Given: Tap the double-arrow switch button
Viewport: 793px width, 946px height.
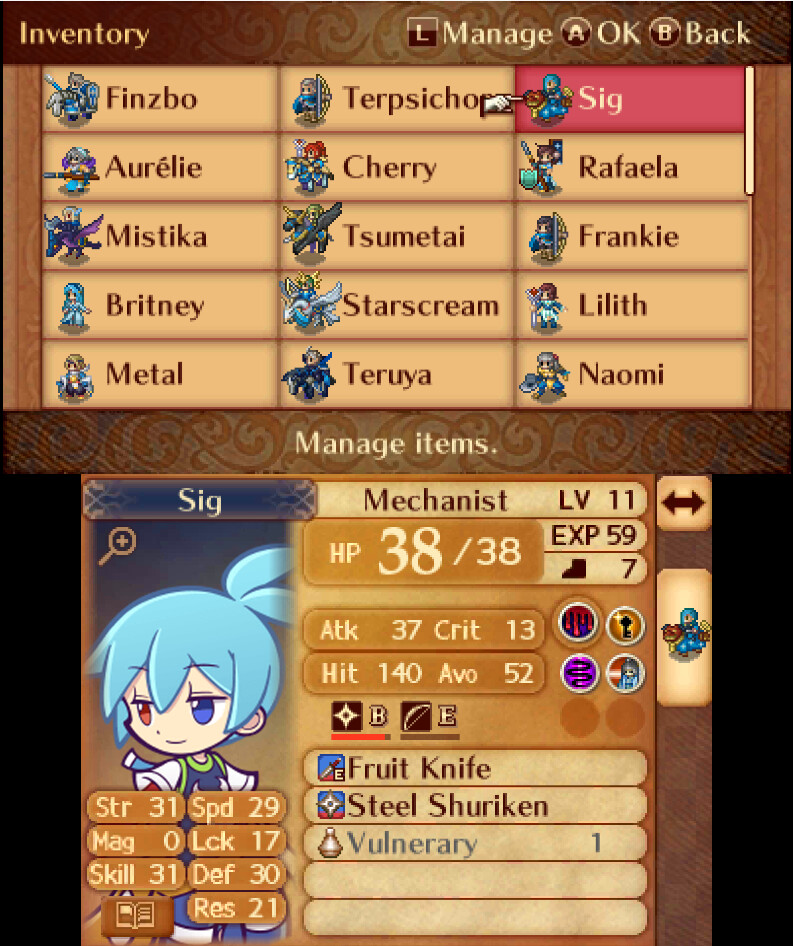Looking at the screenshot, I should 685,502.
